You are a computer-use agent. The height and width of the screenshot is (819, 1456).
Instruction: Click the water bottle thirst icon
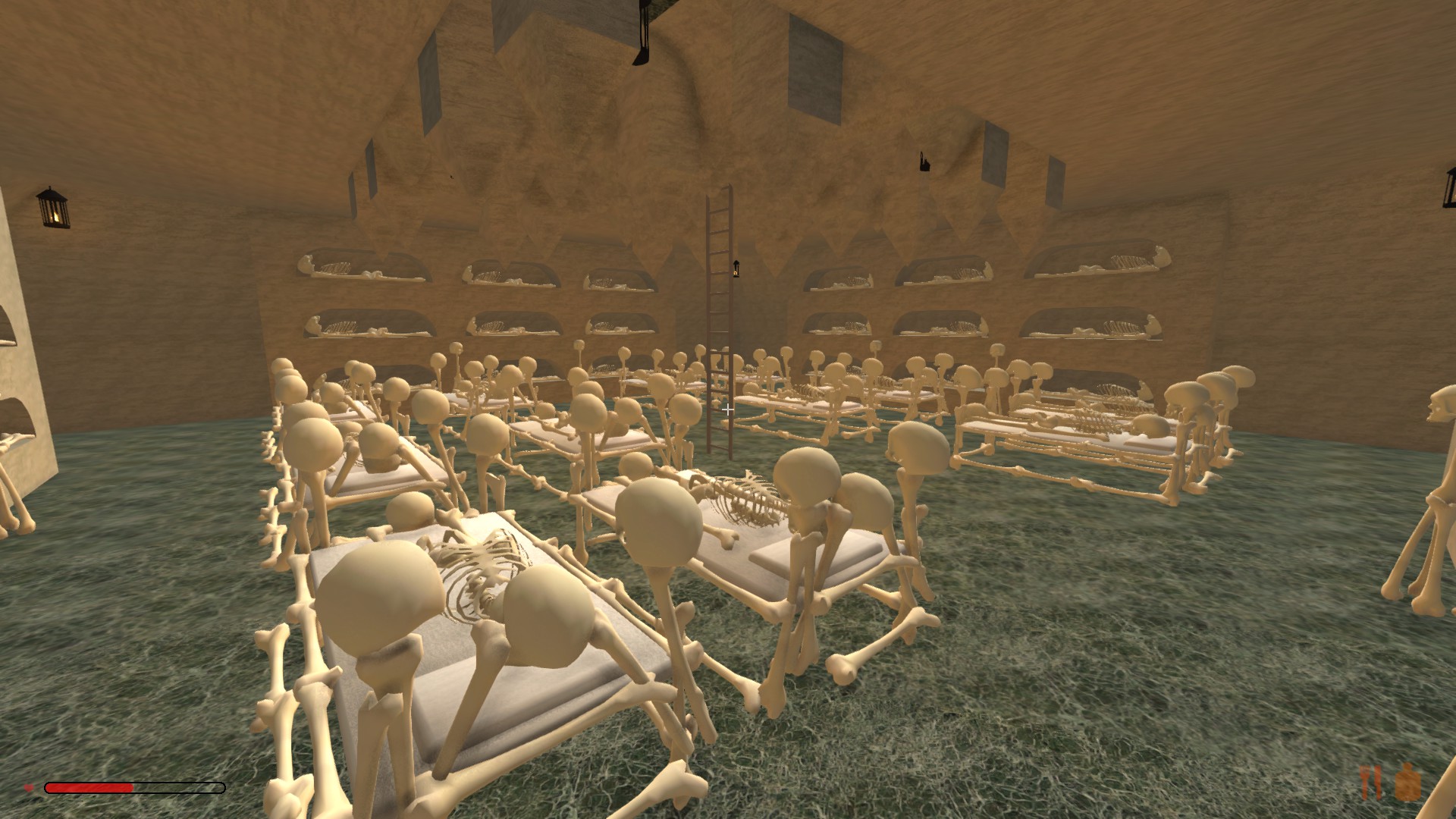[x=1407, y=783]
